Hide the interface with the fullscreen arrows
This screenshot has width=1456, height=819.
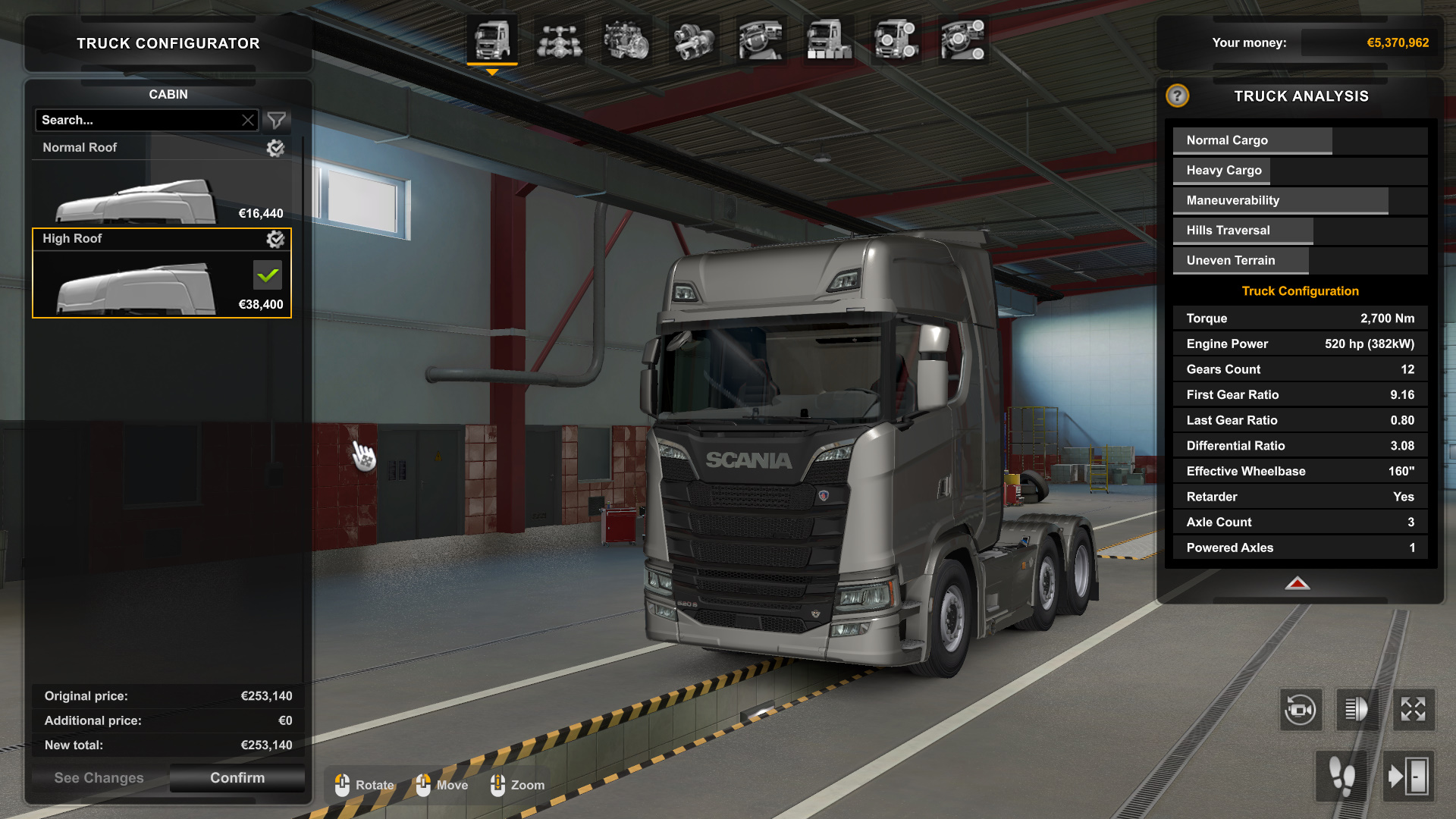click(x=1414, y=710)
